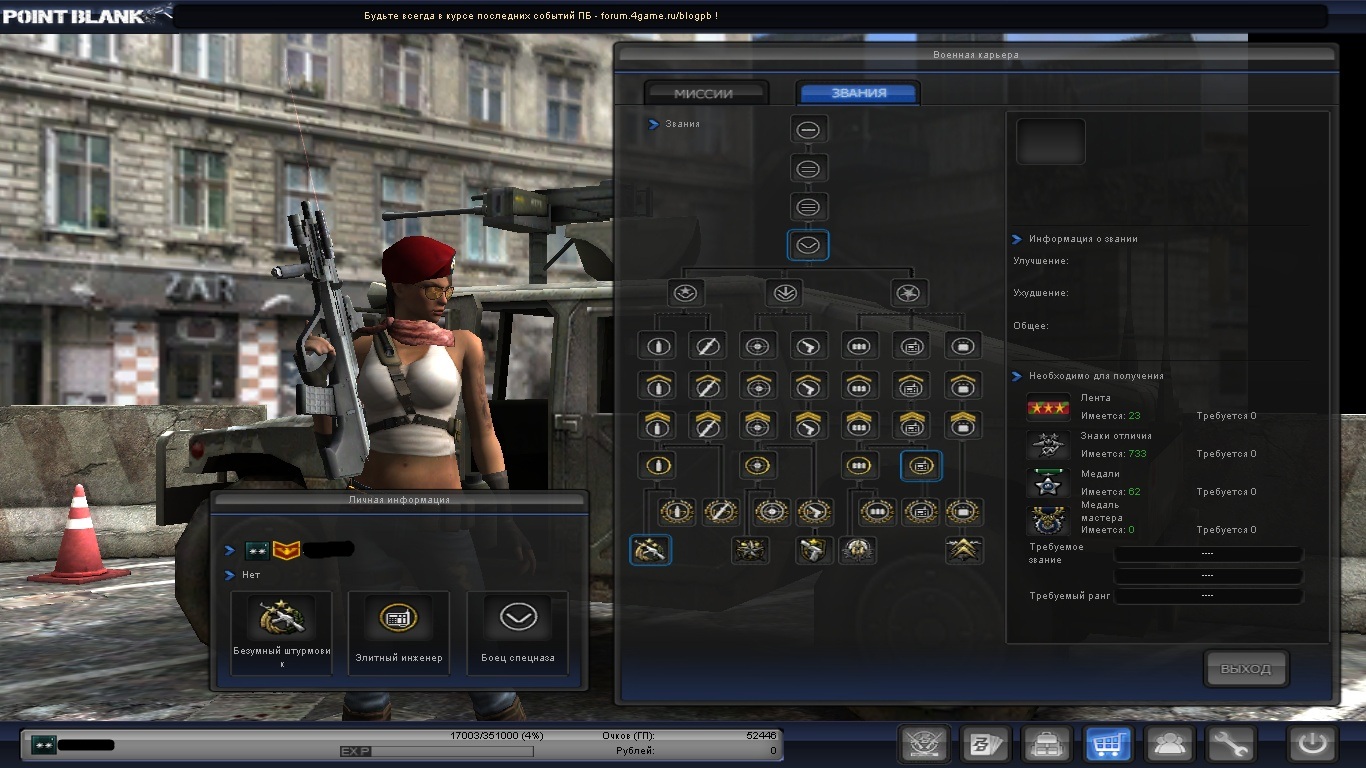Select the Элитный инженер title icon
Image resolution: width=1366 pixels, height=768 pixels.
(399, 617)
